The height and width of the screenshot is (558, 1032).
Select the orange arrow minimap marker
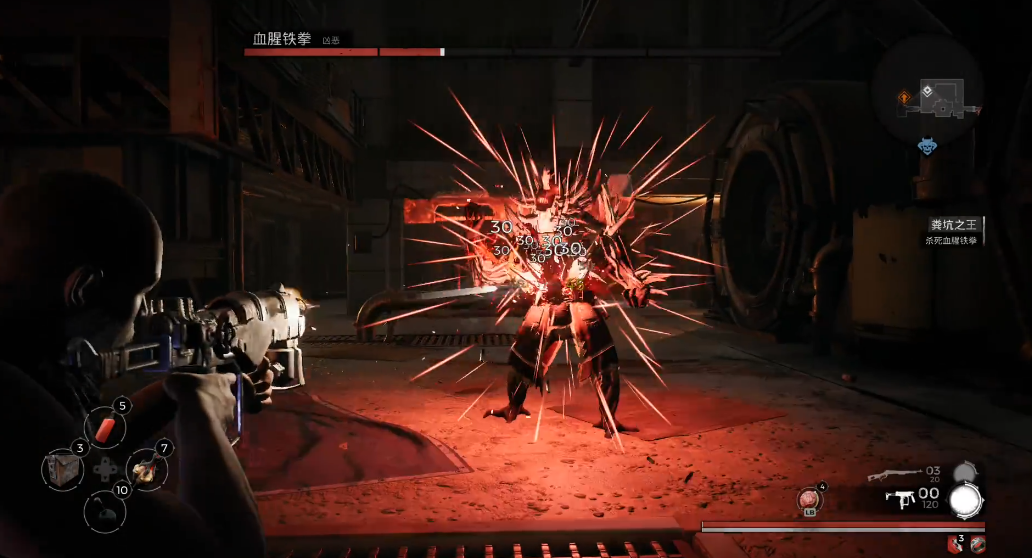click(x=904, y=97)
